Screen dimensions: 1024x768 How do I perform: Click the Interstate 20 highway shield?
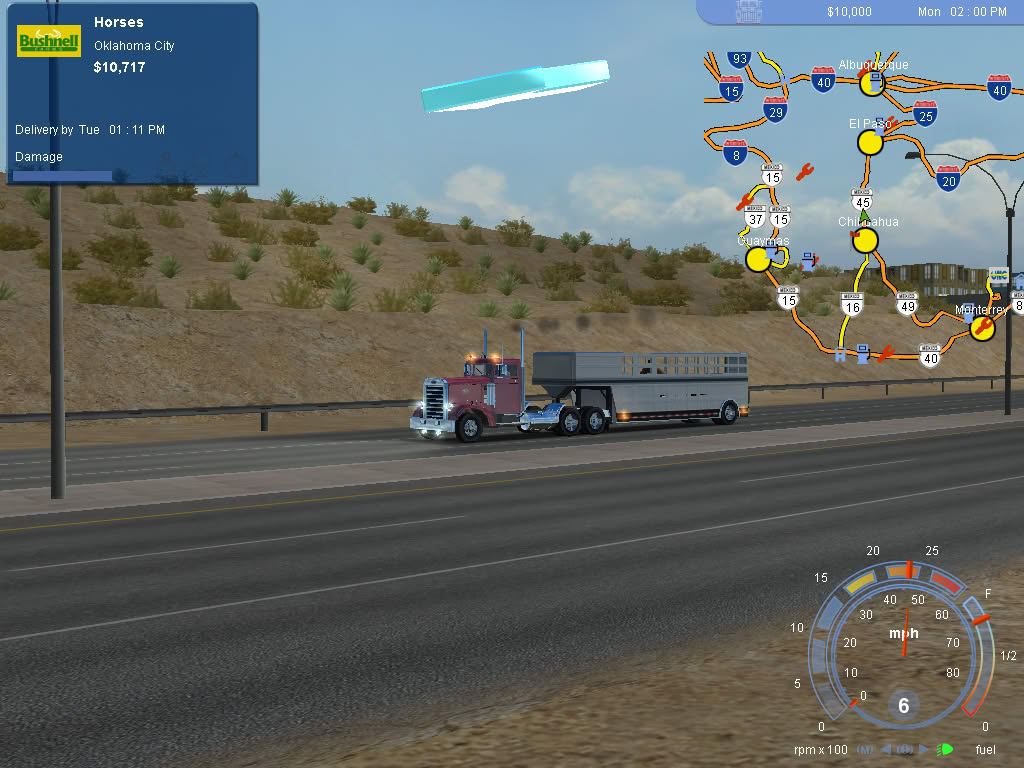[949, 178]
